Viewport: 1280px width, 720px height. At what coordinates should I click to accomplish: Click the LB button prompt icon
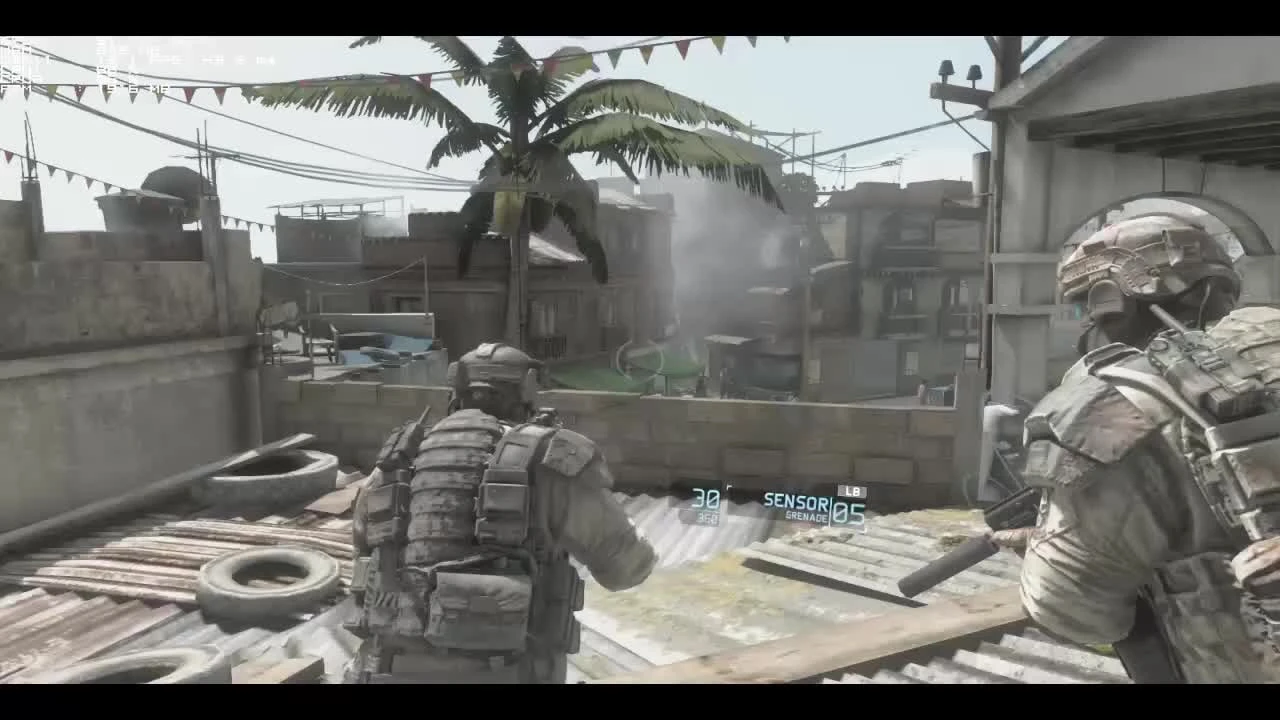pos(850,492)
